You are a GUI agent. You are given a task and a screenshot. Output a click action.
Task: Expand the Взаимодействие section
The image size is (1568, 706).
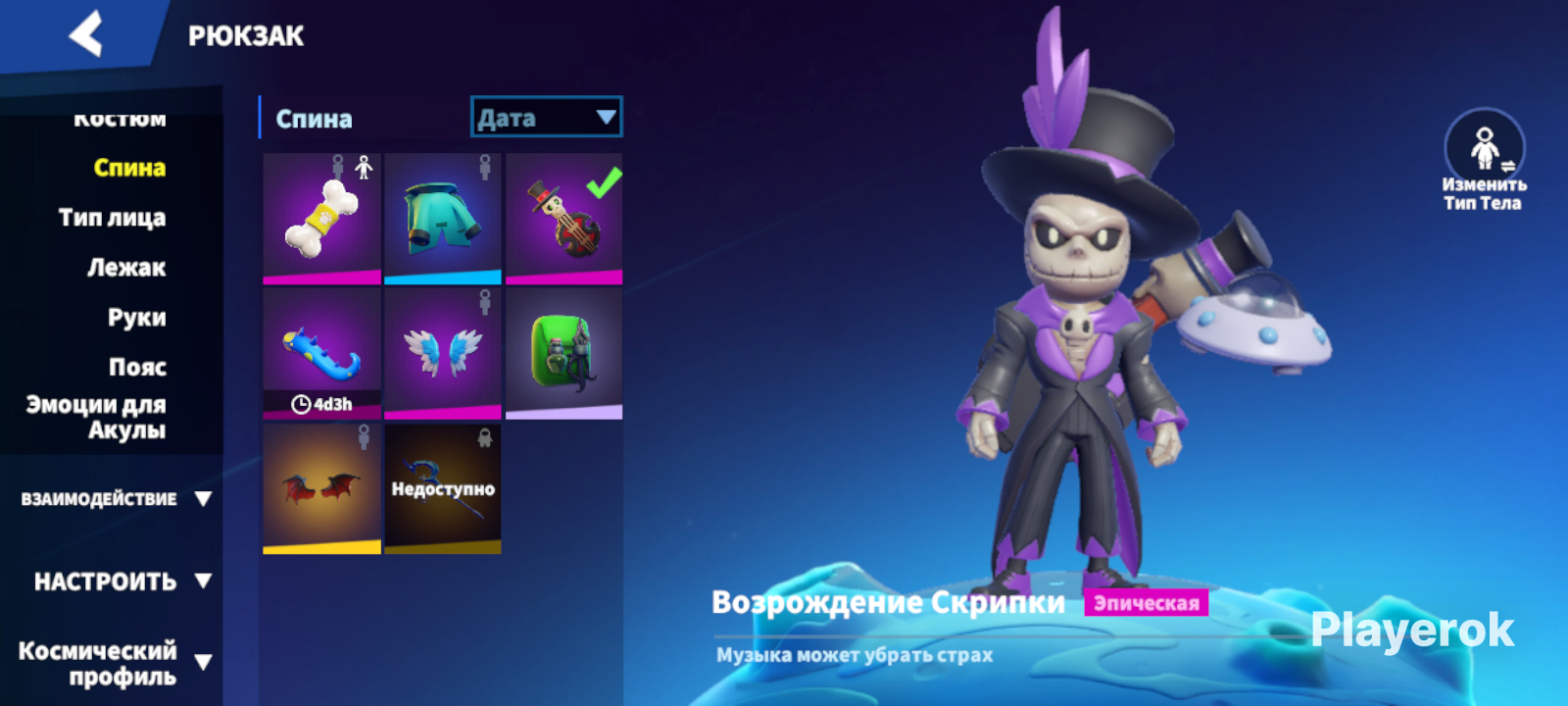(x=116, y=499)
